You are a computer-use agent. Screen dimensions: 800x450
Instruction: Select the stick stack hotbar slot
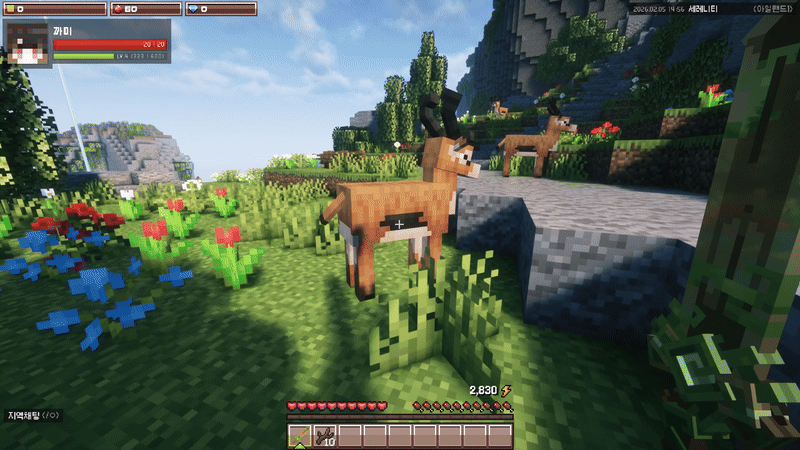(324, 436)
